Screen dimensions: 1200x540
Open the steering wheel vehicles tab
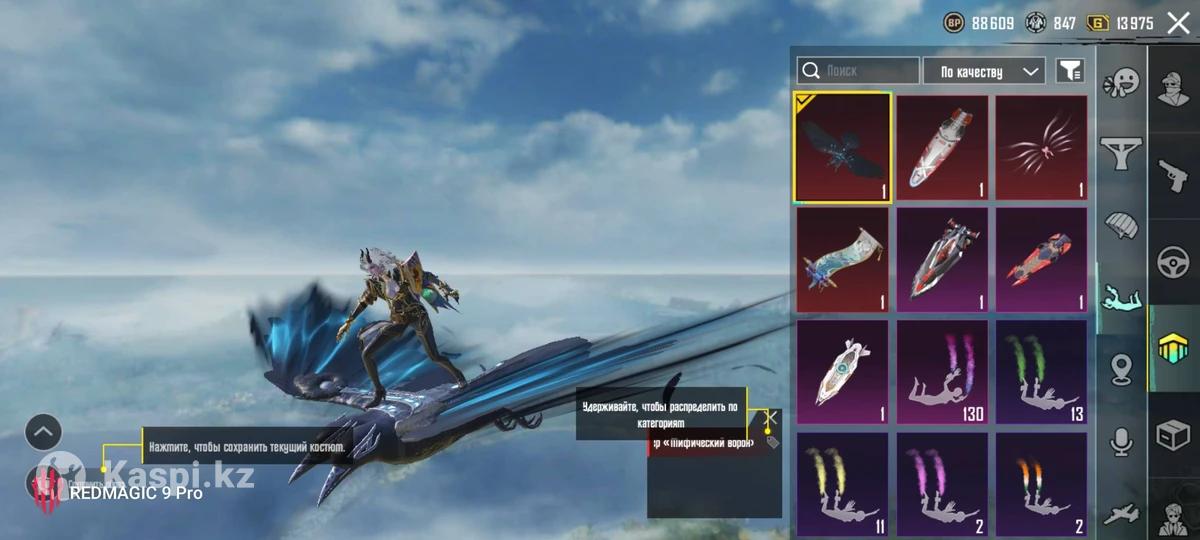coord(1172,262)
